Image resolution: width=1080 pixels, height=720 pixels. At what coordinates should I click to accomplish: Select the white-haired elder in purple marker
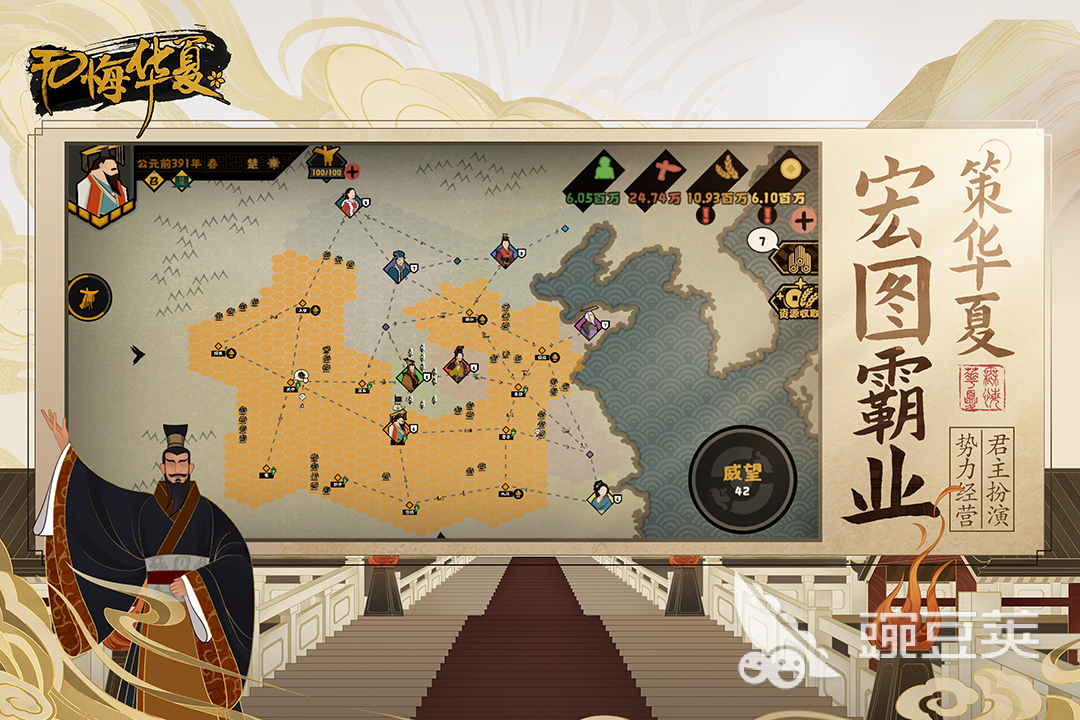click(x=588, y=323)
